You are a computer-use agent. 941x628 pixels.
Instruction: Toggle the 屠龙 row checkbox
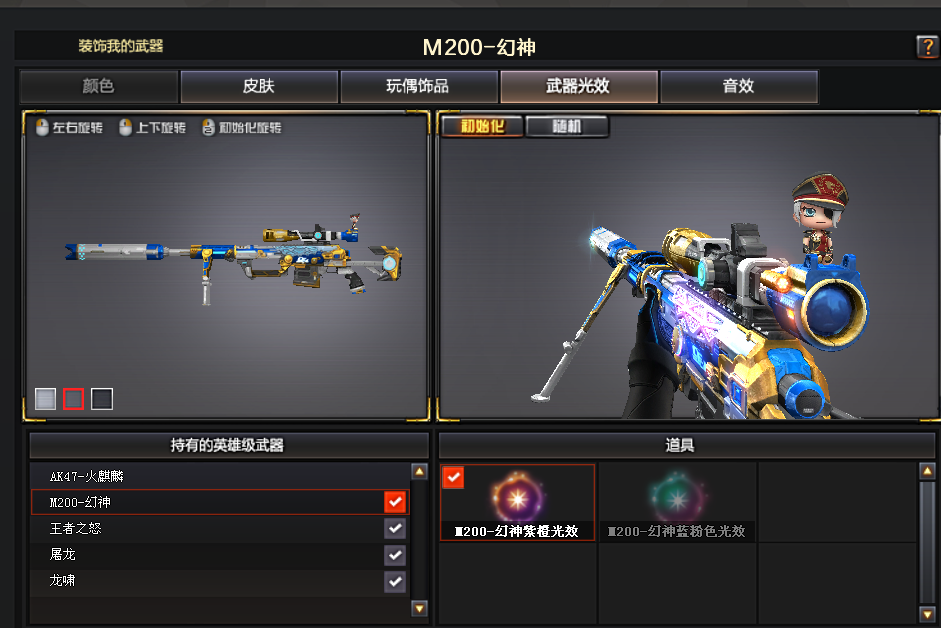tap(395, 554)
